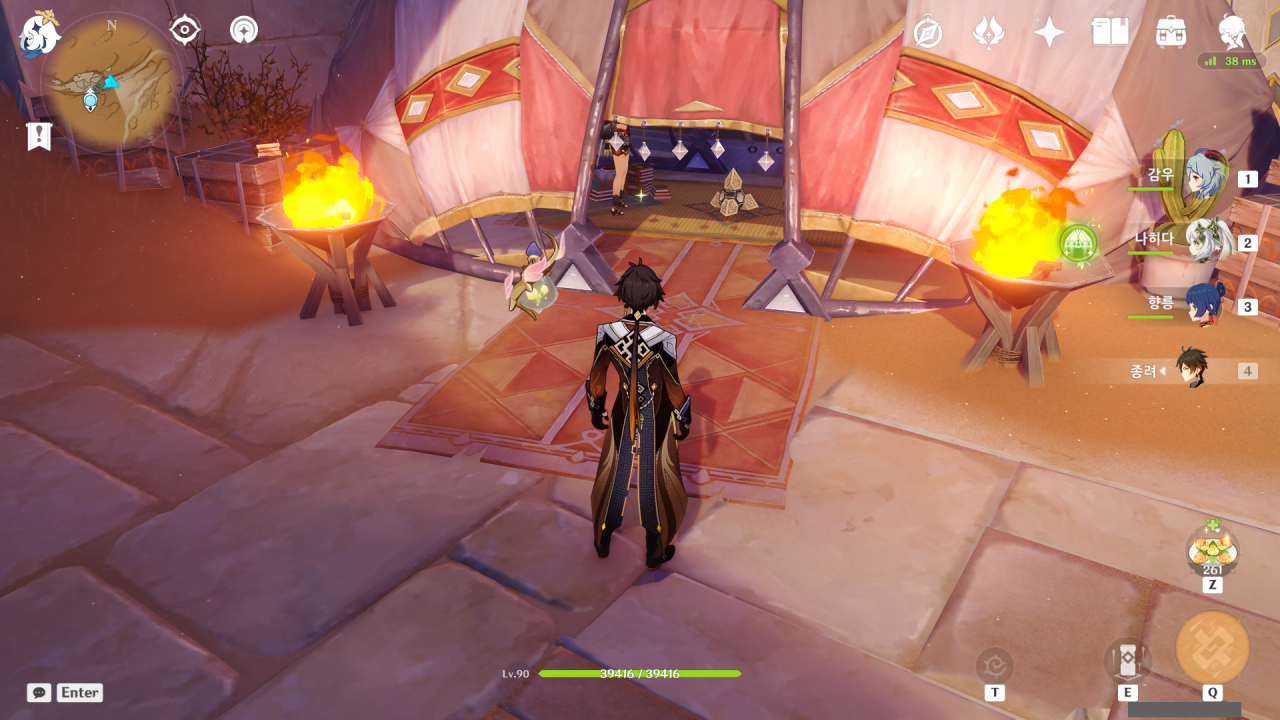Switch to party member 나히다
1280x720 pixels.
click(x=1207, y=241)
